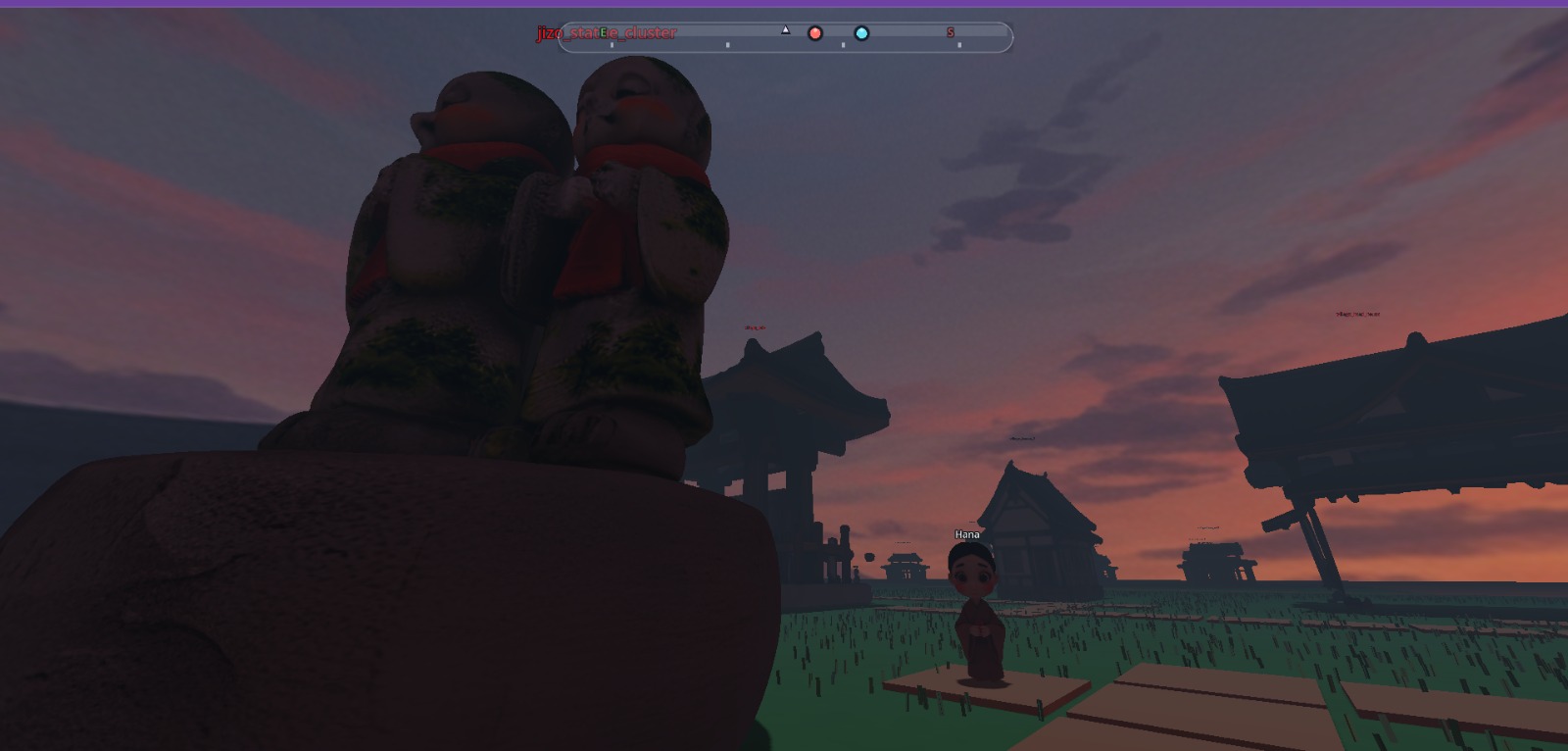This screenshot has width=1568, height=751.
Task: Select the cyan marker on the compass bar
Action: (861, 33)
